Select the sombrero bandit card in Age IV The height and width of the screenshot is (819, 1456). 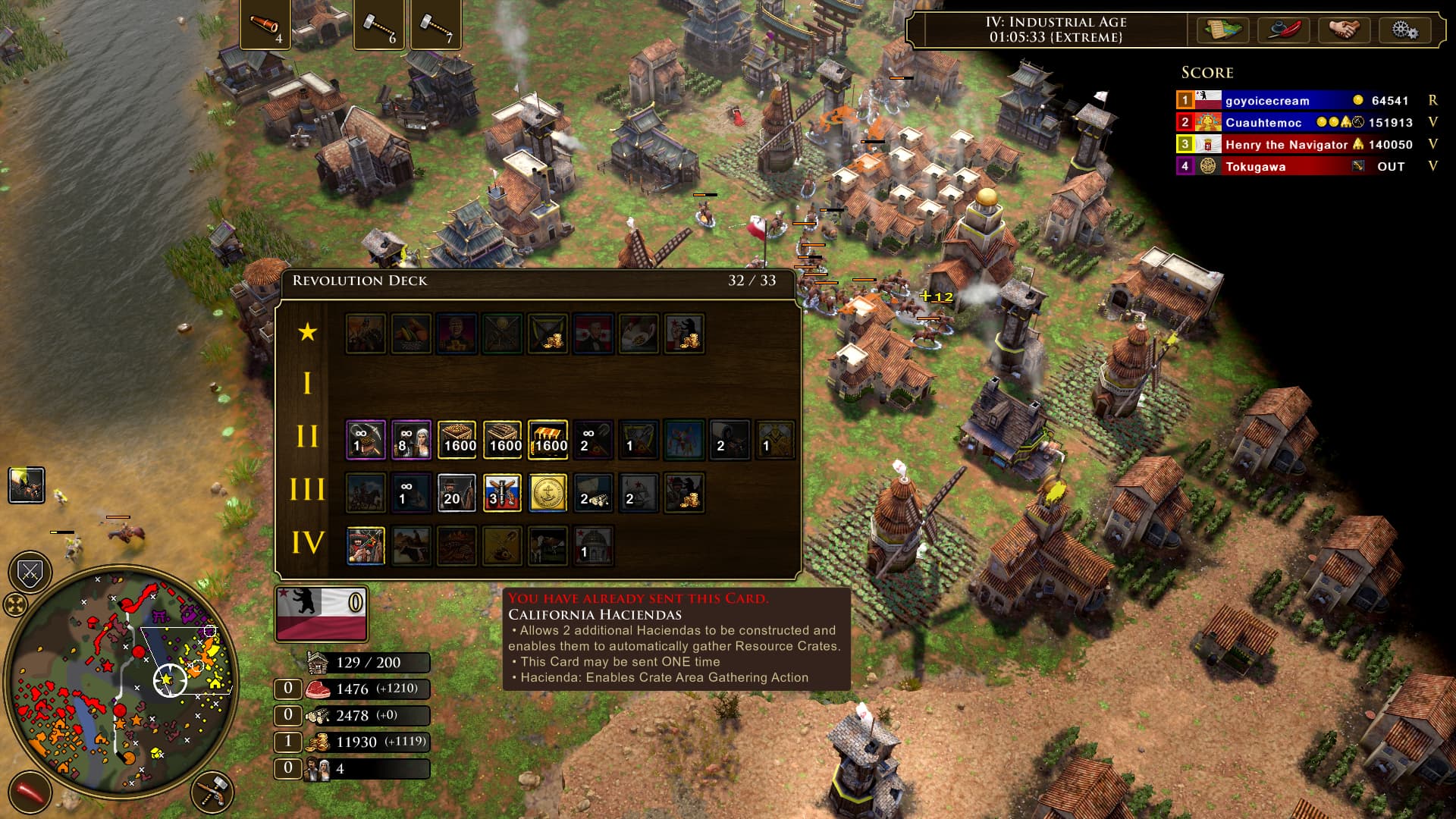366,546
